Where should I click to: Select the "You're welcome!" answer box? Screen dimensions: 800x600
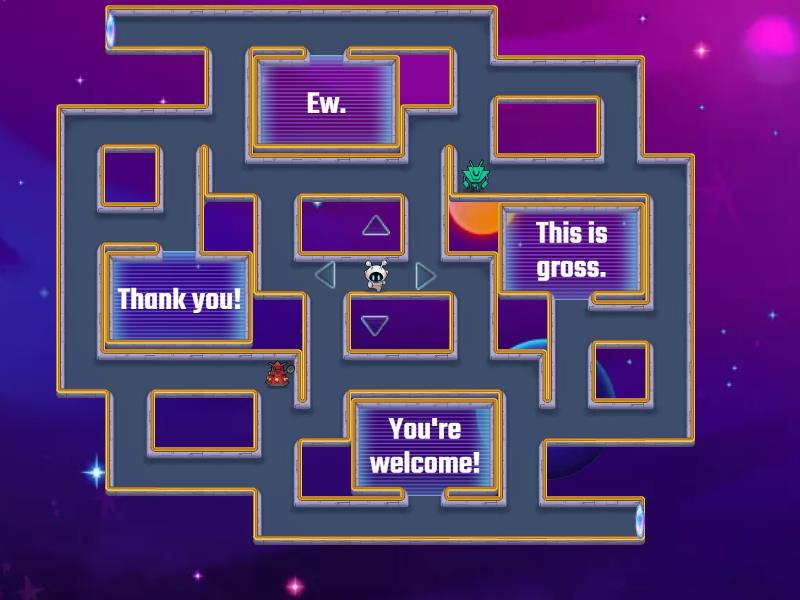point(426,445)
